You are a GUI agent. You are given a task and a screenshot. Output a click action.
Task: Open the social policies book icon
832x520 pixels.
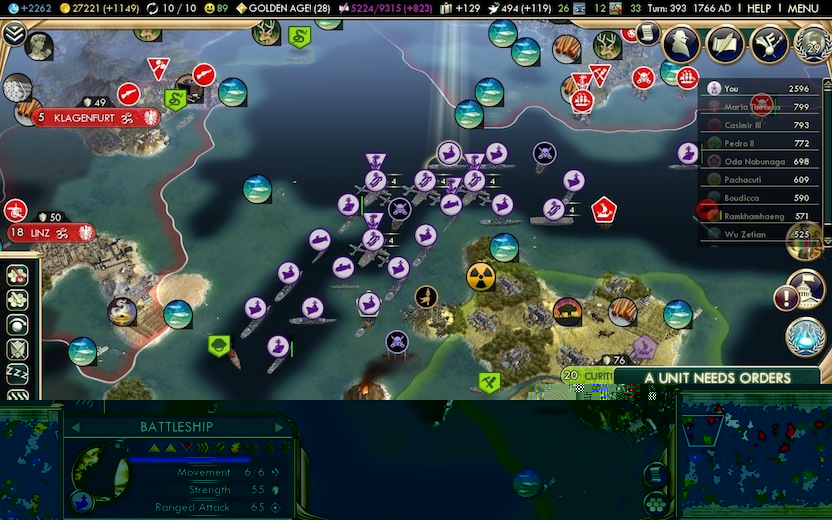725,43
